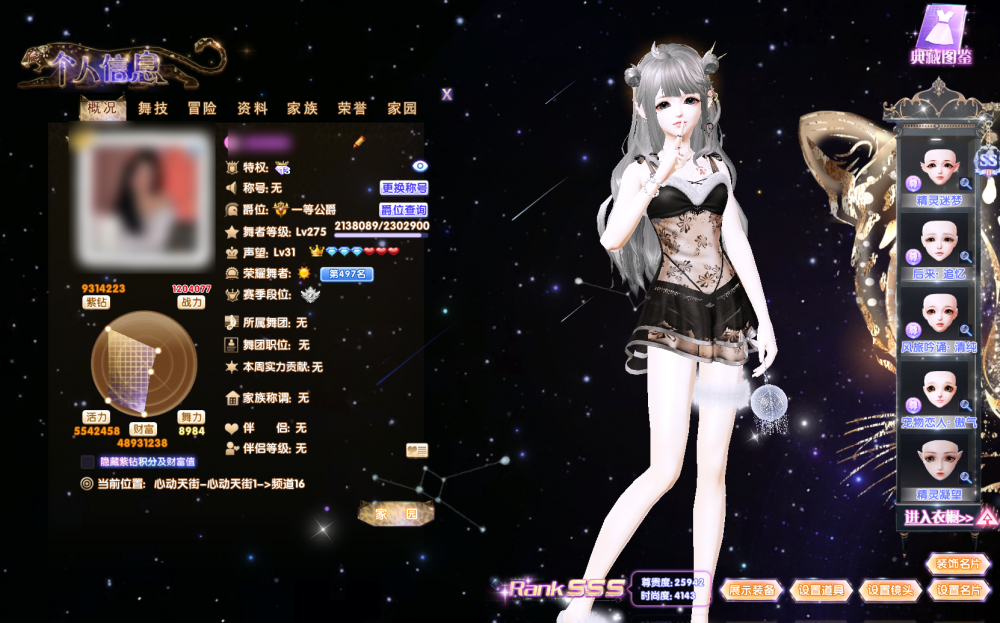
Task: Go to the 荣誉 tab
Action: [x=352, y=108]
